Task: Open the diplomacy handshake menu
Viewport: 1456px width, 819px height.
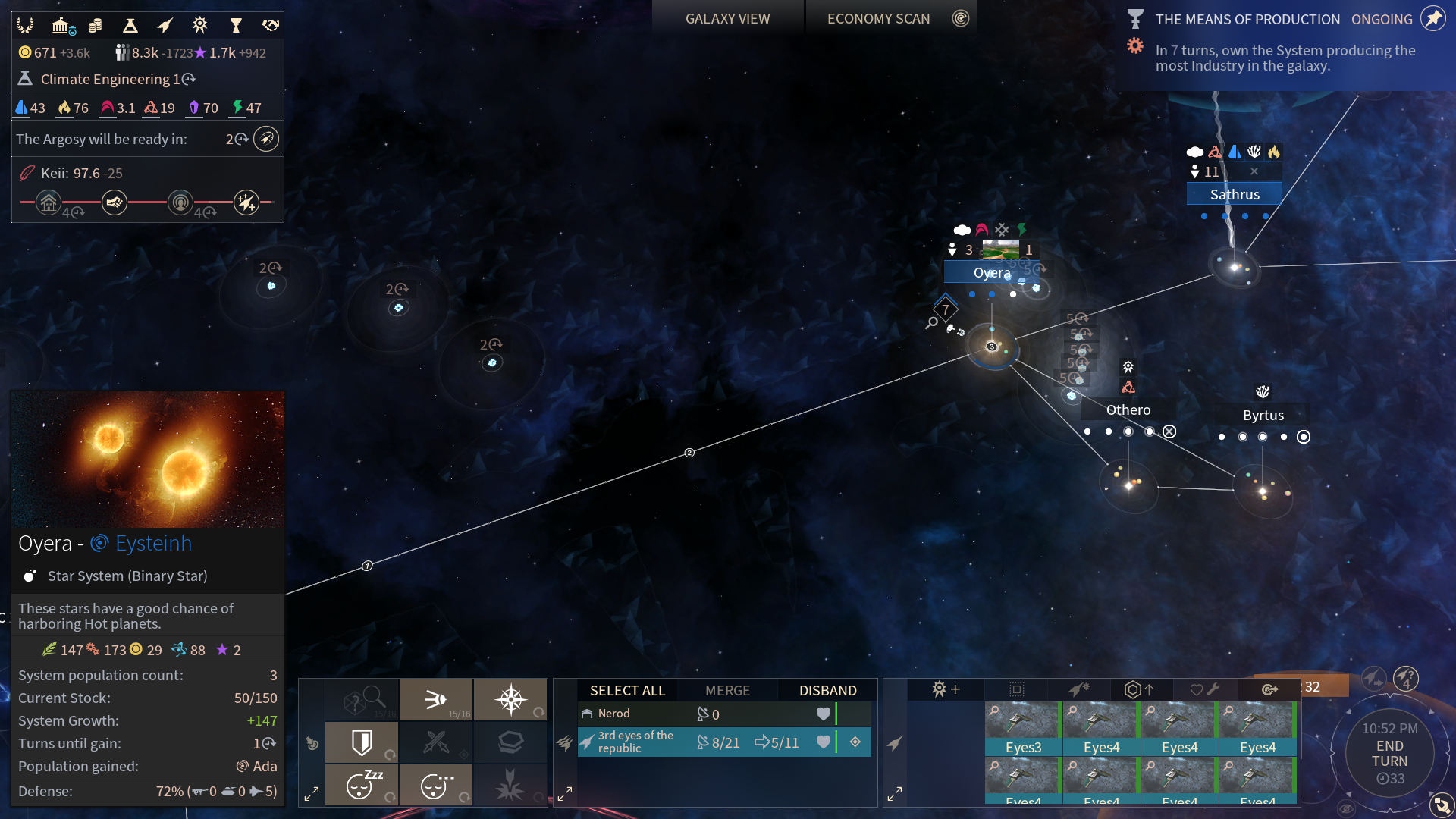Action: coord(270,26)
